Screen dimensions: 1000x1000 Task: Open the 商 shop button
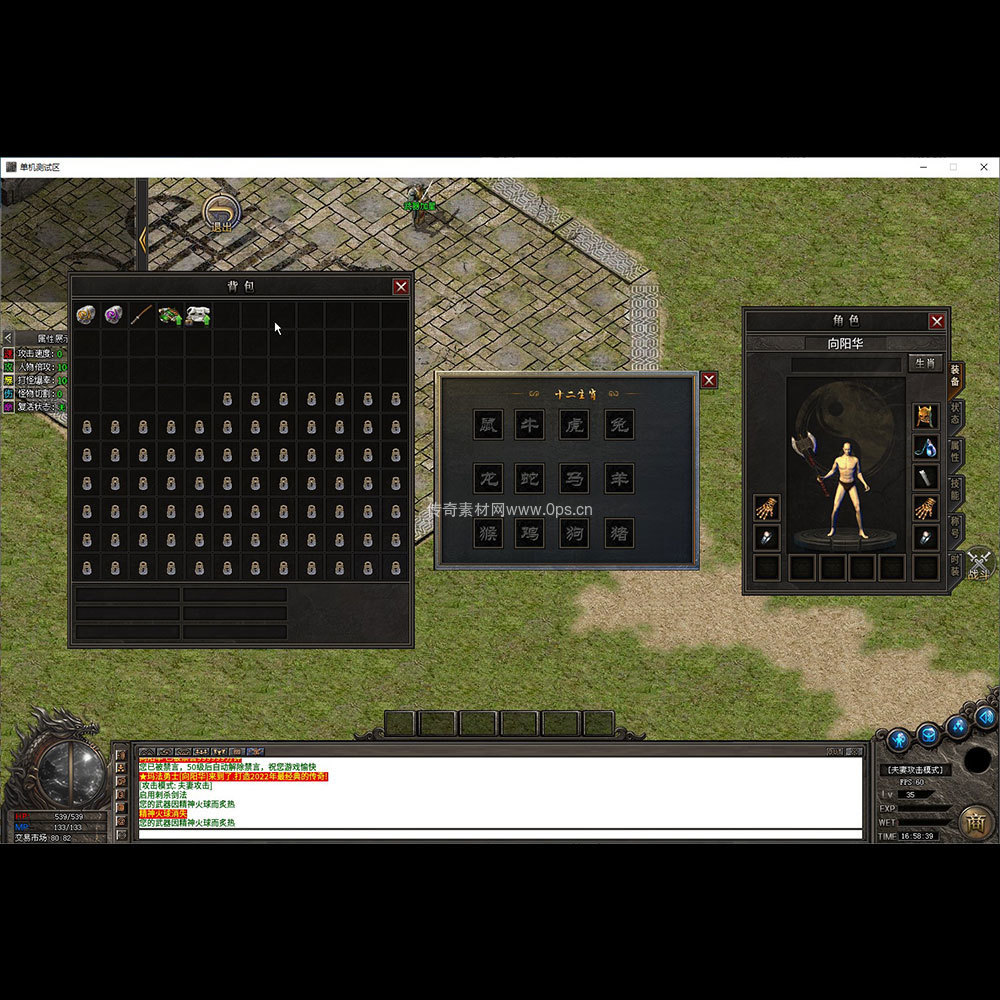[975, 822]
